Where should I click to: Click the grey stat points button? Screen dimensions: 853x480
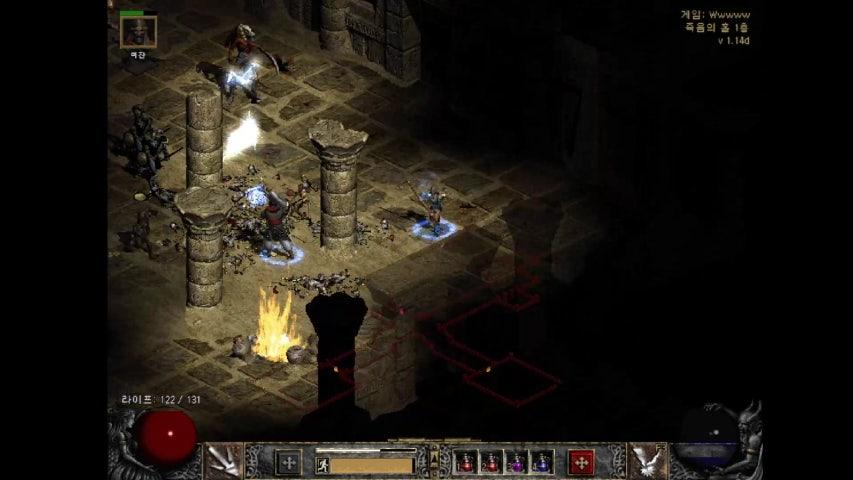tap(288, 462)
